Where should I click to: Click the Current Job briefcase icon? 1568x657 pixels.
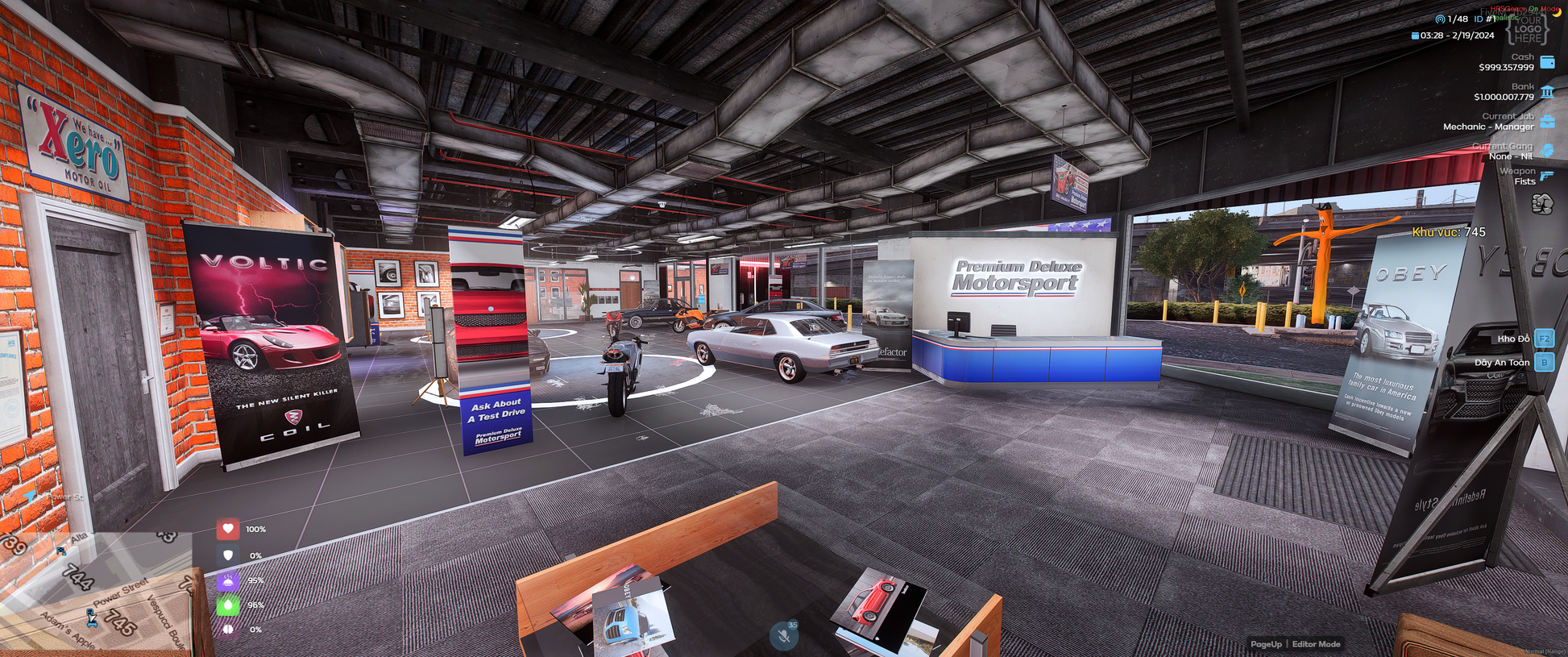tap(1547, 122)
